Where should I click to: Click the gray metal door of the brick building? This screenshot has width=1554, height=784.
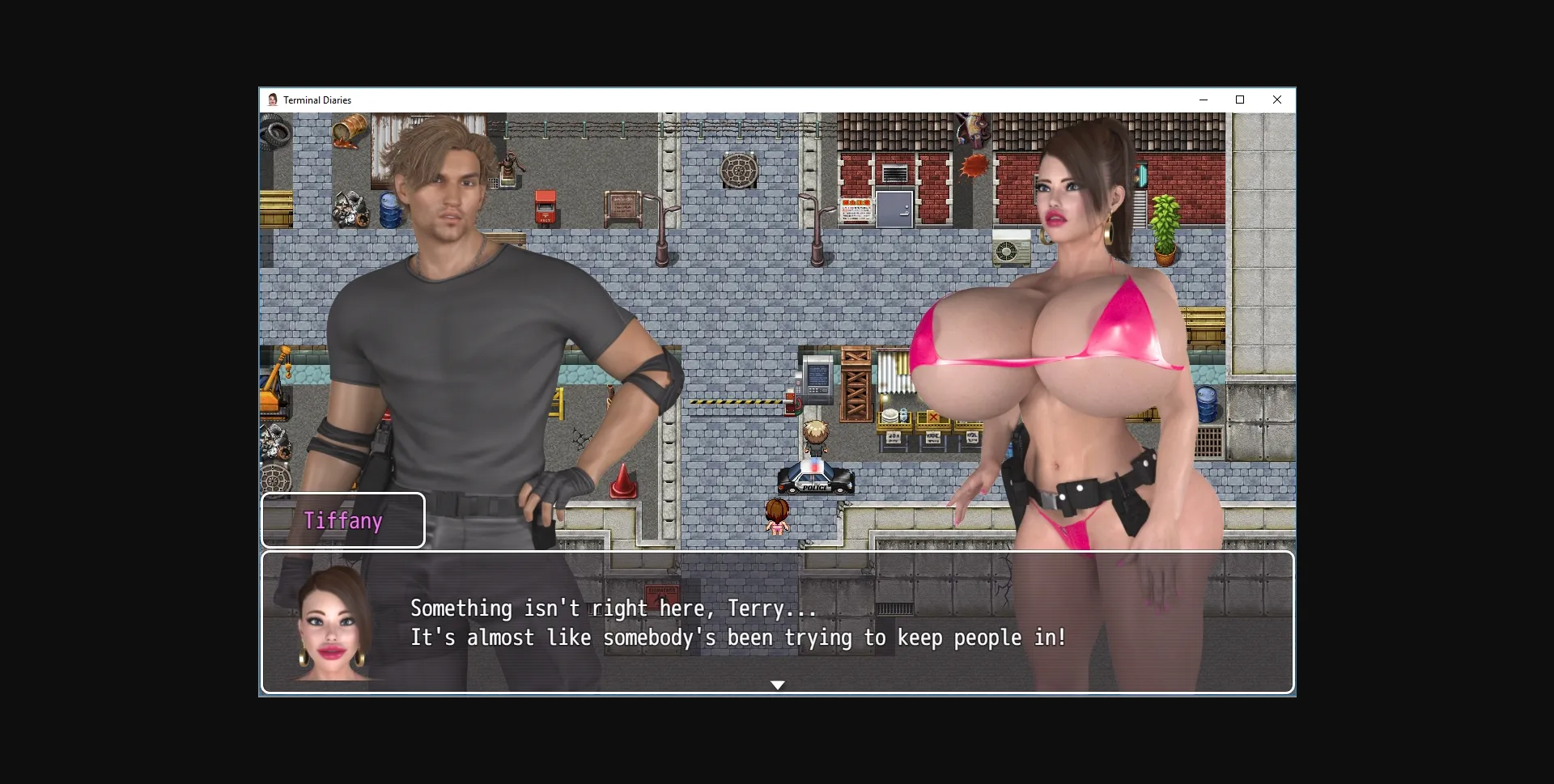[x=894, y=209]
